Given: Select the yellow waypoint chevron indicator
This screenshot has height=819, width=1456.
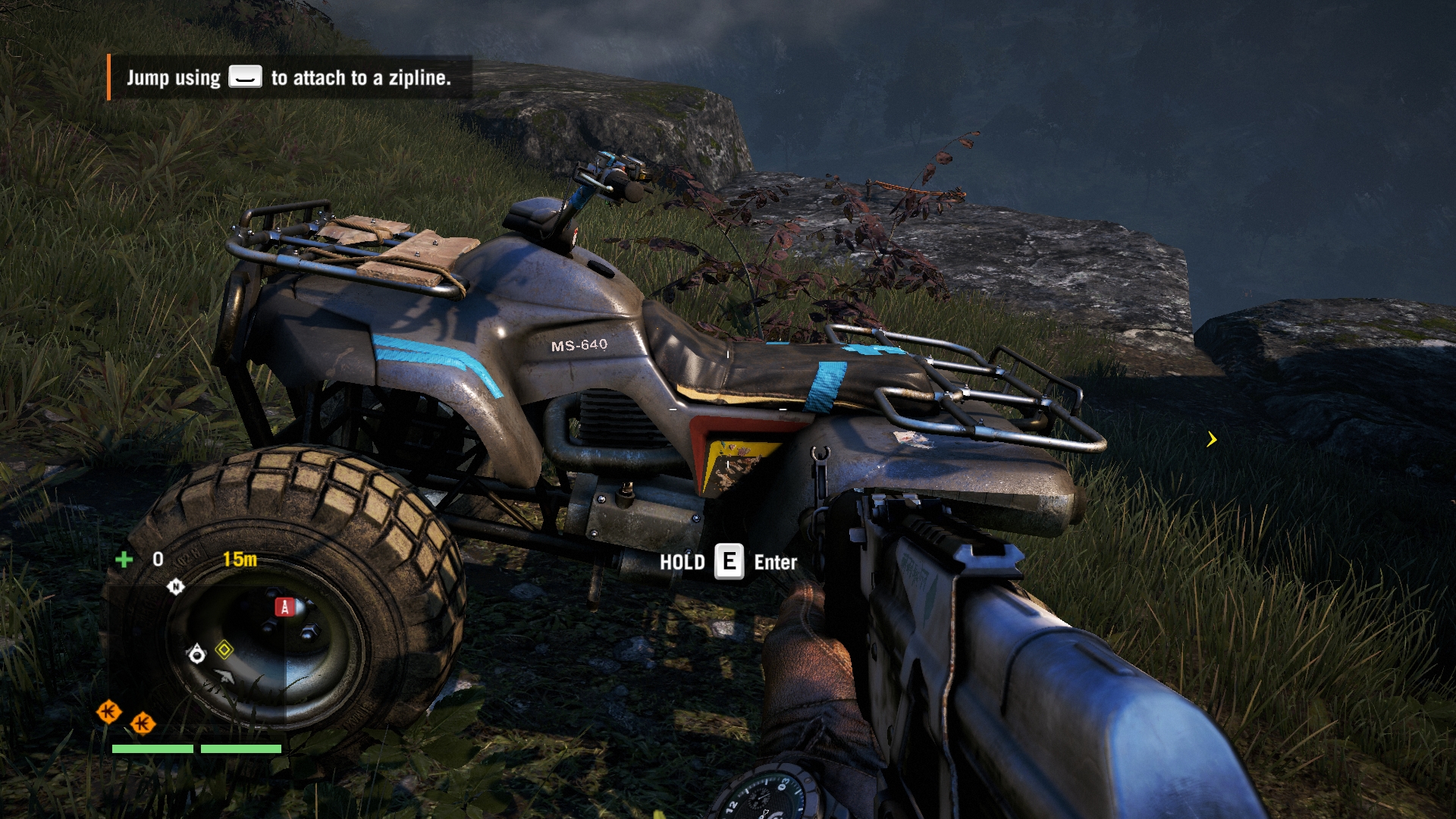Looking at the screenshot, I should pyautogui.click(x=1212, y=439).
